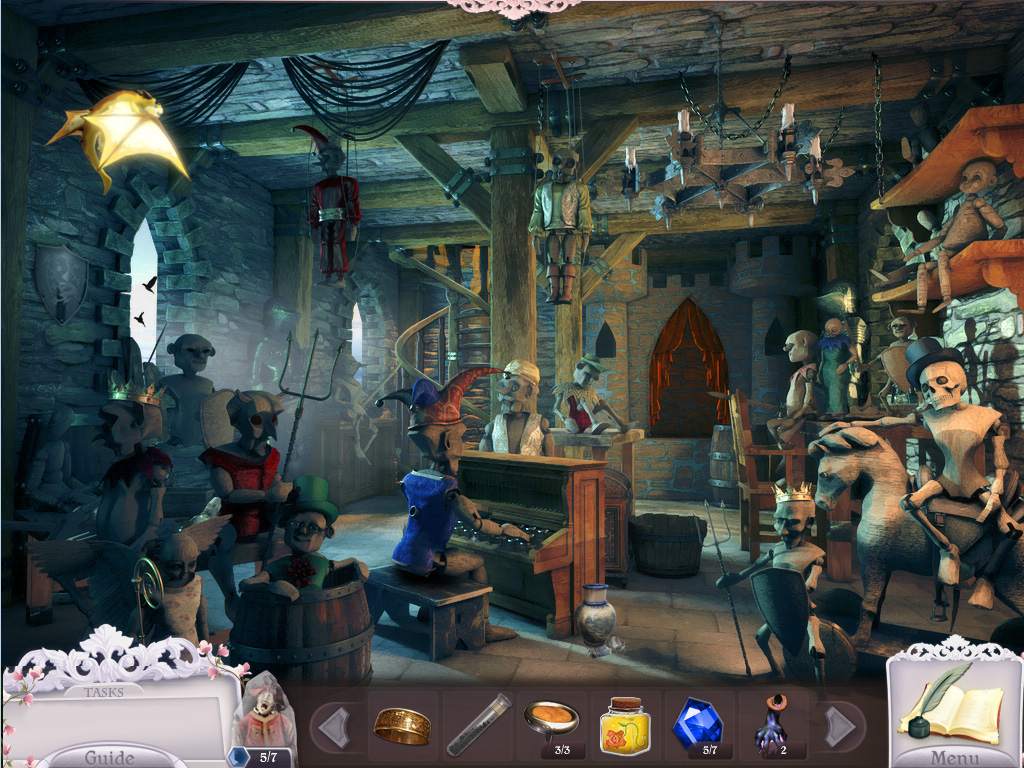Click the puppet figurine collectible icon
Viewport: 1024px width, 768px height.
262,712
